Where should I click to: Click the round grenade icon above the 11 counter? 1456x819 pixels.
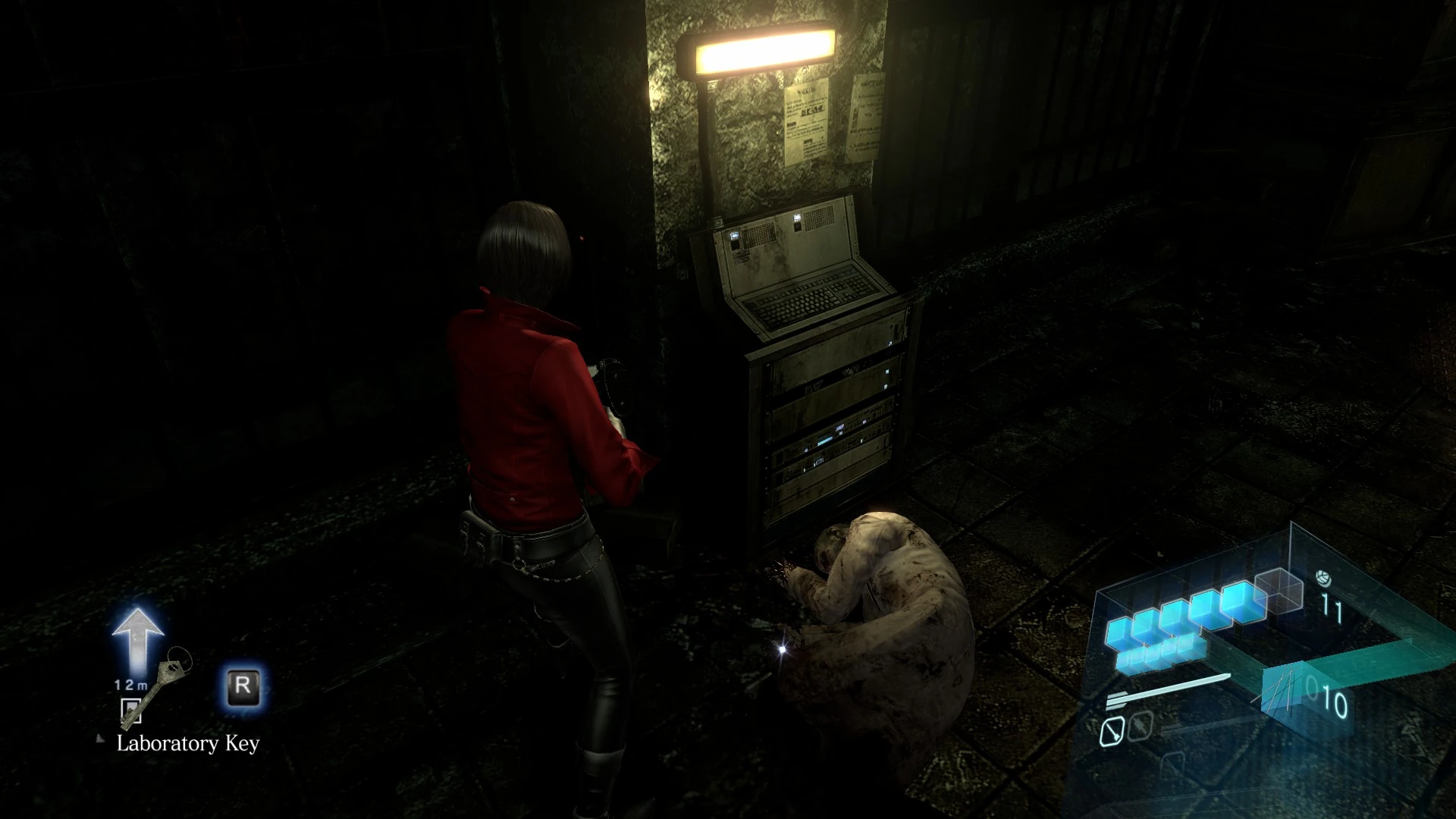tap(1325, 579)
